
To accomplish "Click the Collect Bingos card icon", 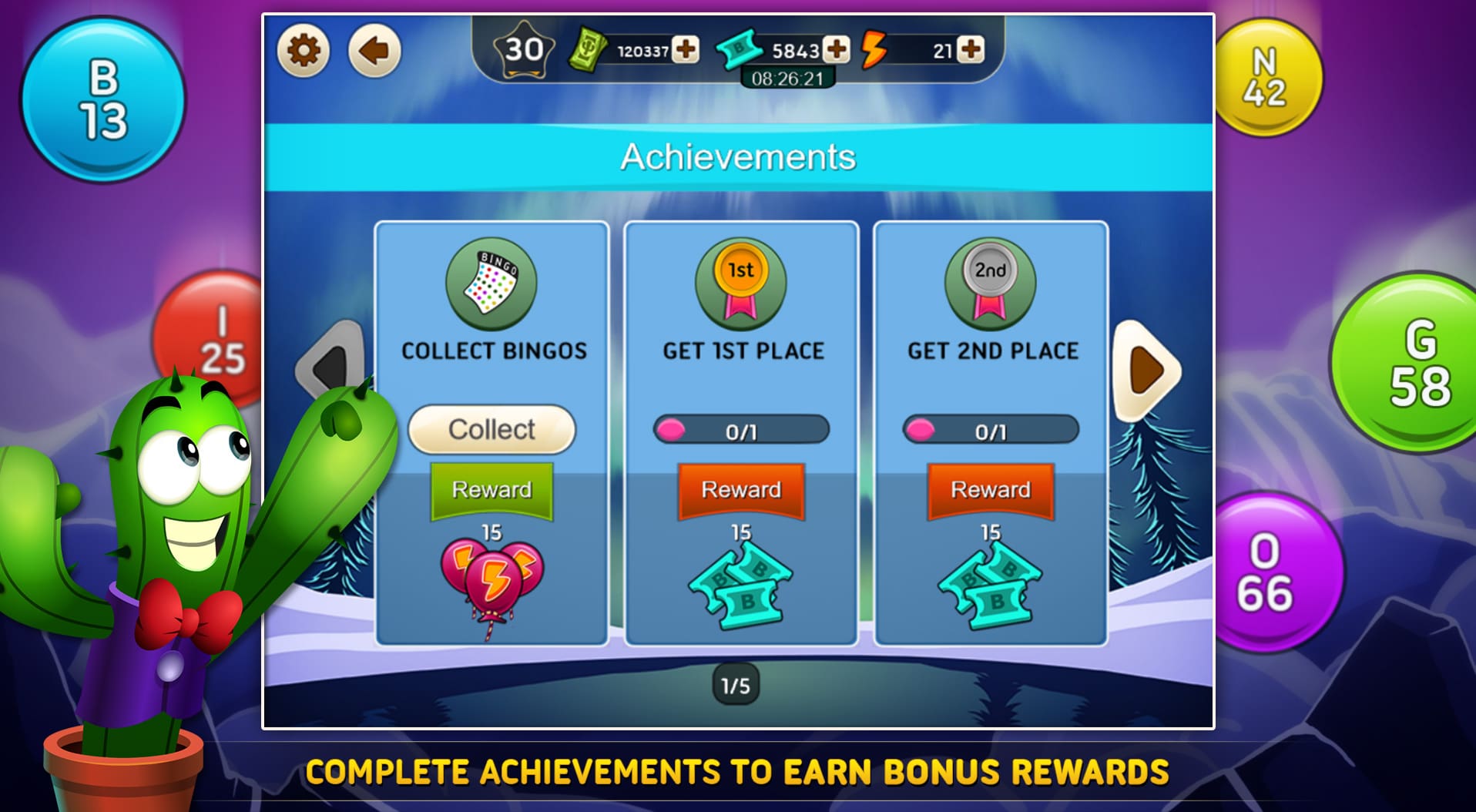I will click(x=491, y=284).
